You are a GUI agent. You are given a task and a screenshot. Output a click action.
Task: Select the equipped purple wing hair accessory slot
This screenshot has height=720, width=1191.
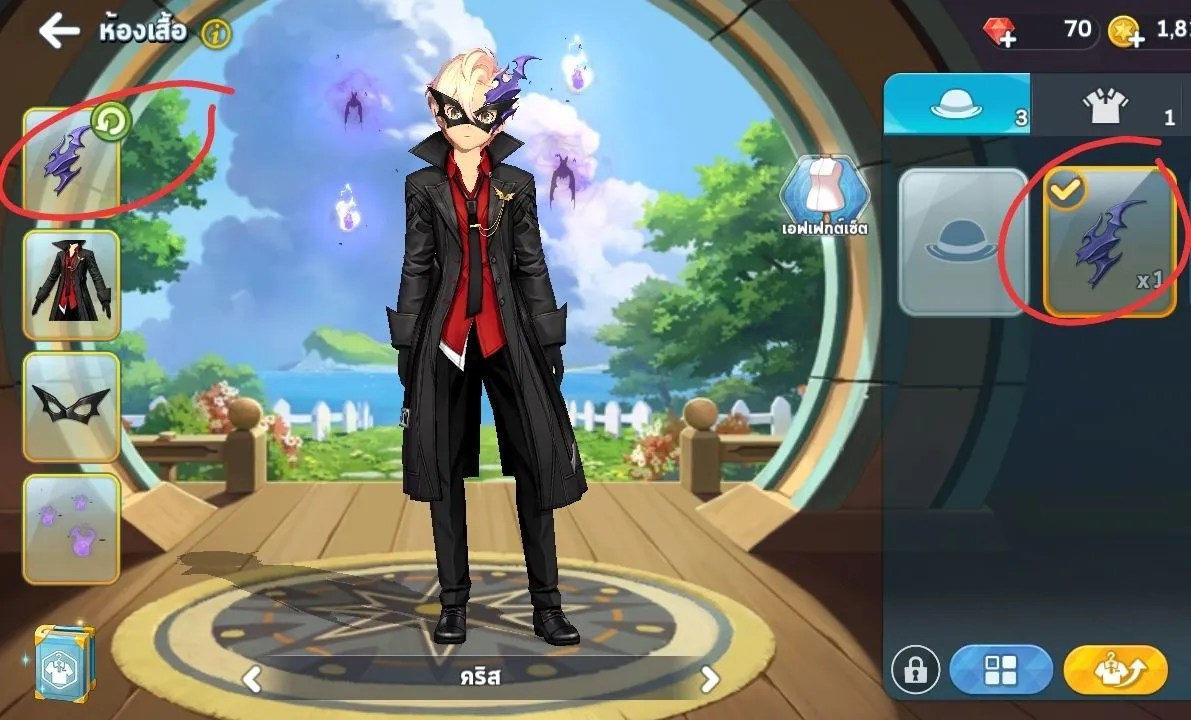pos(71,162)
